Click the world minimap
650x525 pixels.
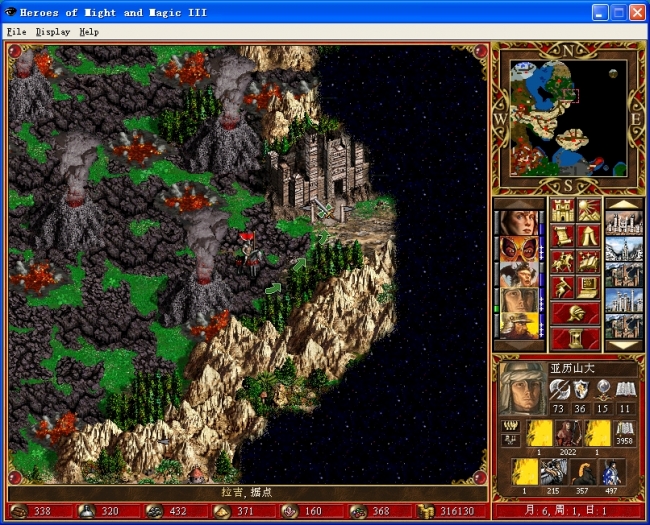click(x=568, y=116)
